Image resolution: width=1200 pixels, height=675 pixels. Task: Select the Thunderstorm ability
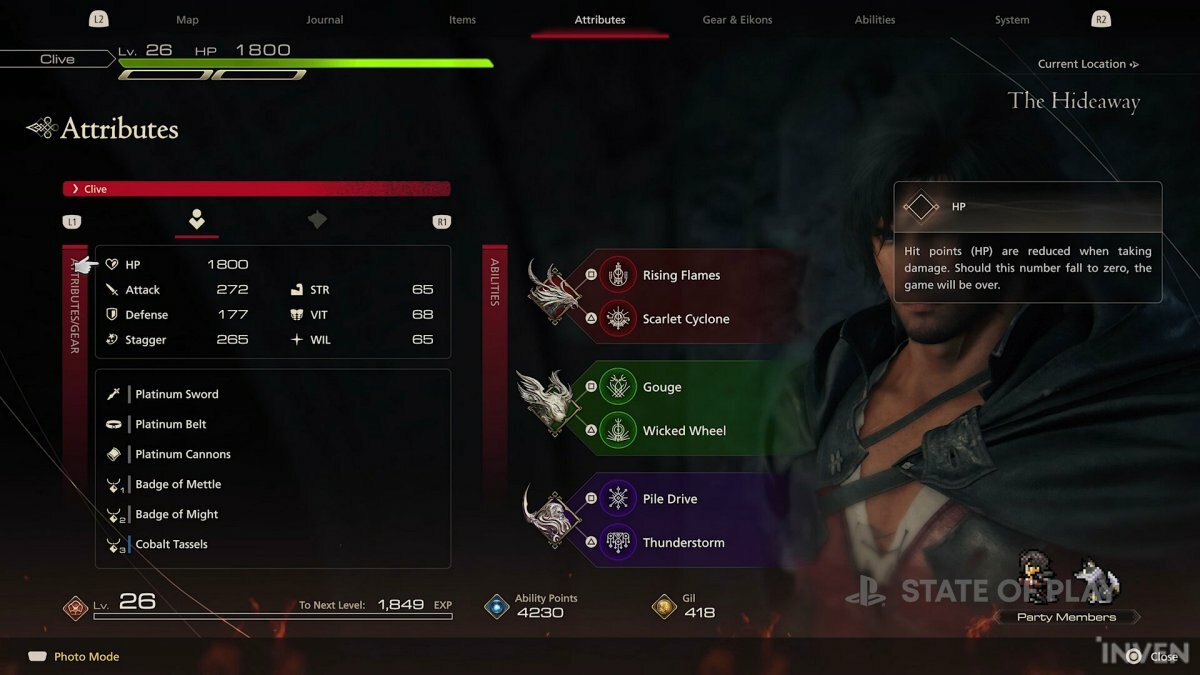683,543
